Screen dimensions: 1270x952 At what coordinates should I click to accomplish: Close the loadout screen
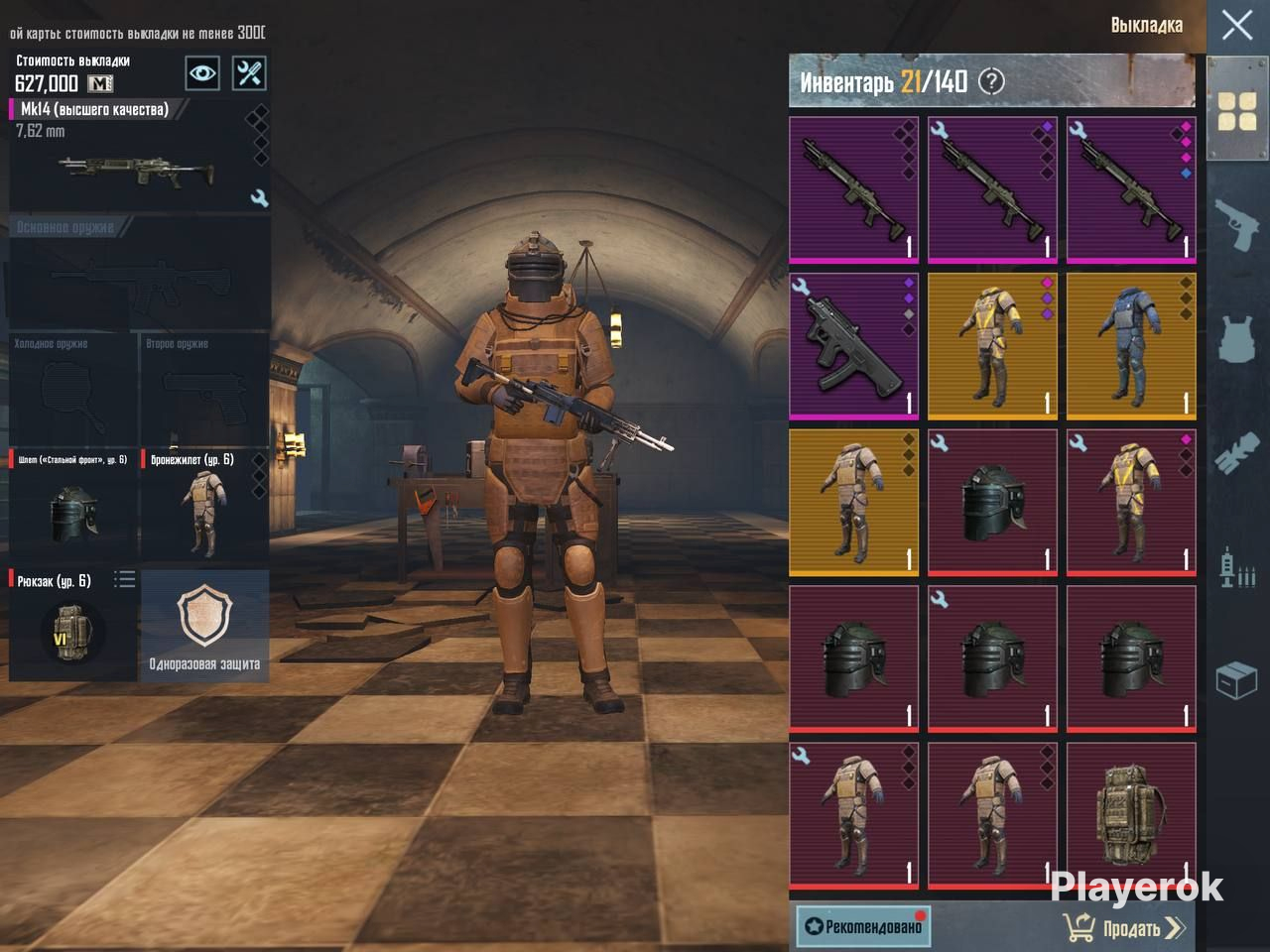[x=1236, y=25]
